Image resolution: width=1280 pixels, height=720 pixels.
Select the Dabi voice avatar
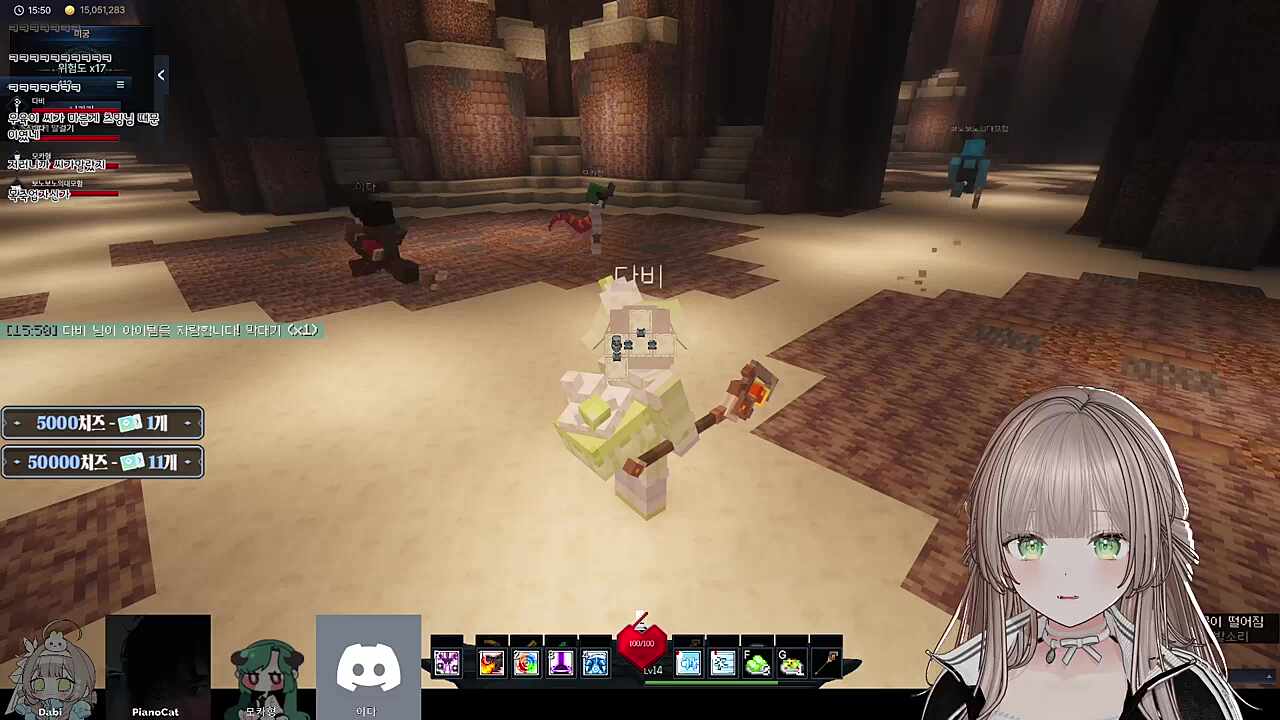(50, 667)
